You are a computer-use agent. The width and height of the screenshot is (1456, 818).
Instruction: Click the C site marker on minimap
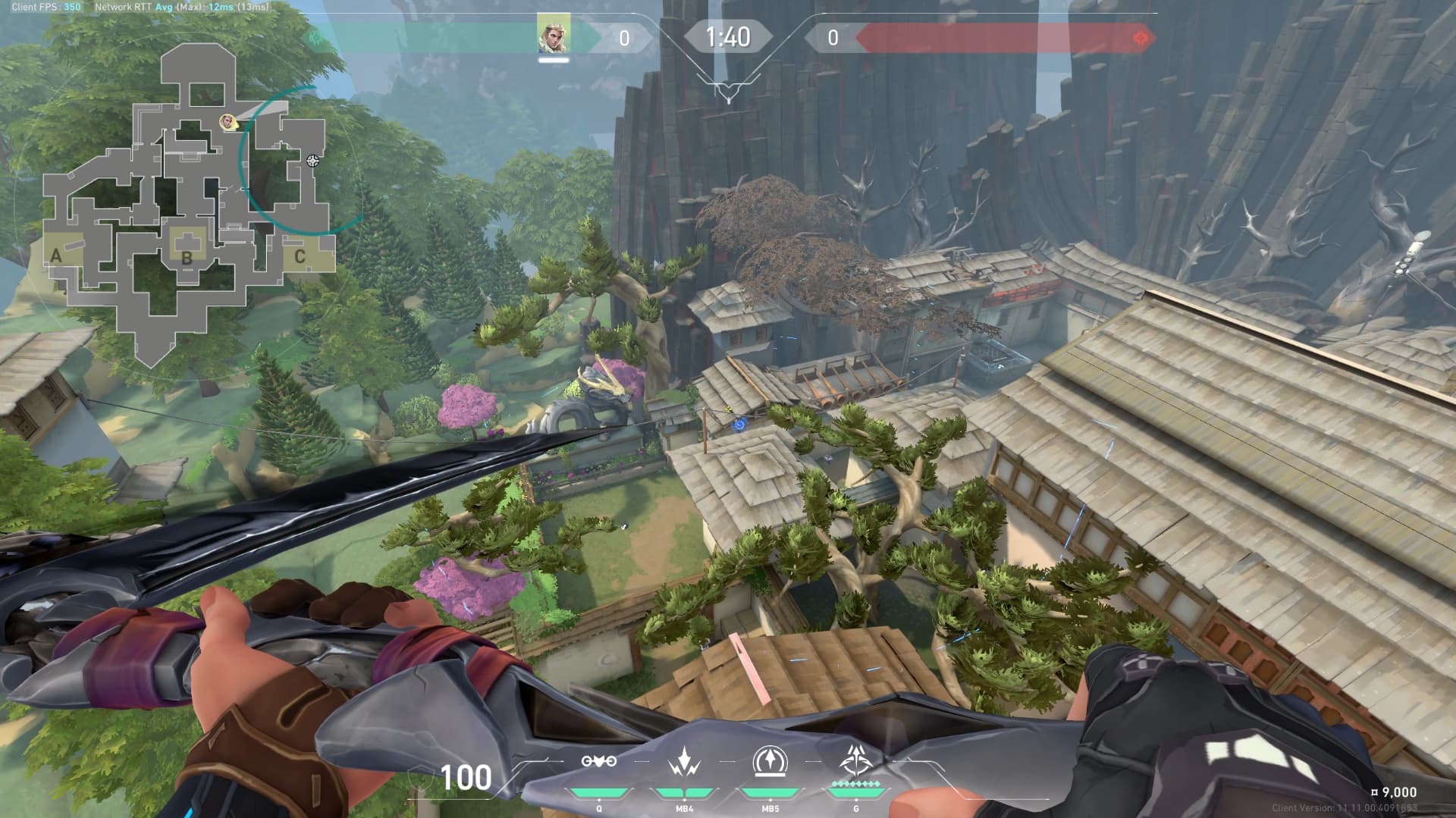(300, 256)
